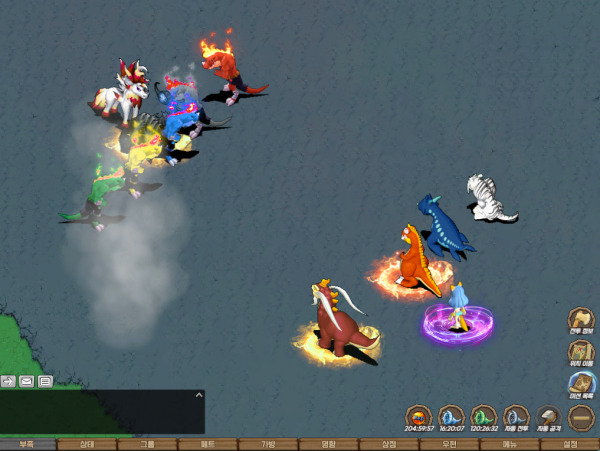Open the 전투 정보 axe icon
This screenshot has width=600, height=451.
click(x=582, y=320)
